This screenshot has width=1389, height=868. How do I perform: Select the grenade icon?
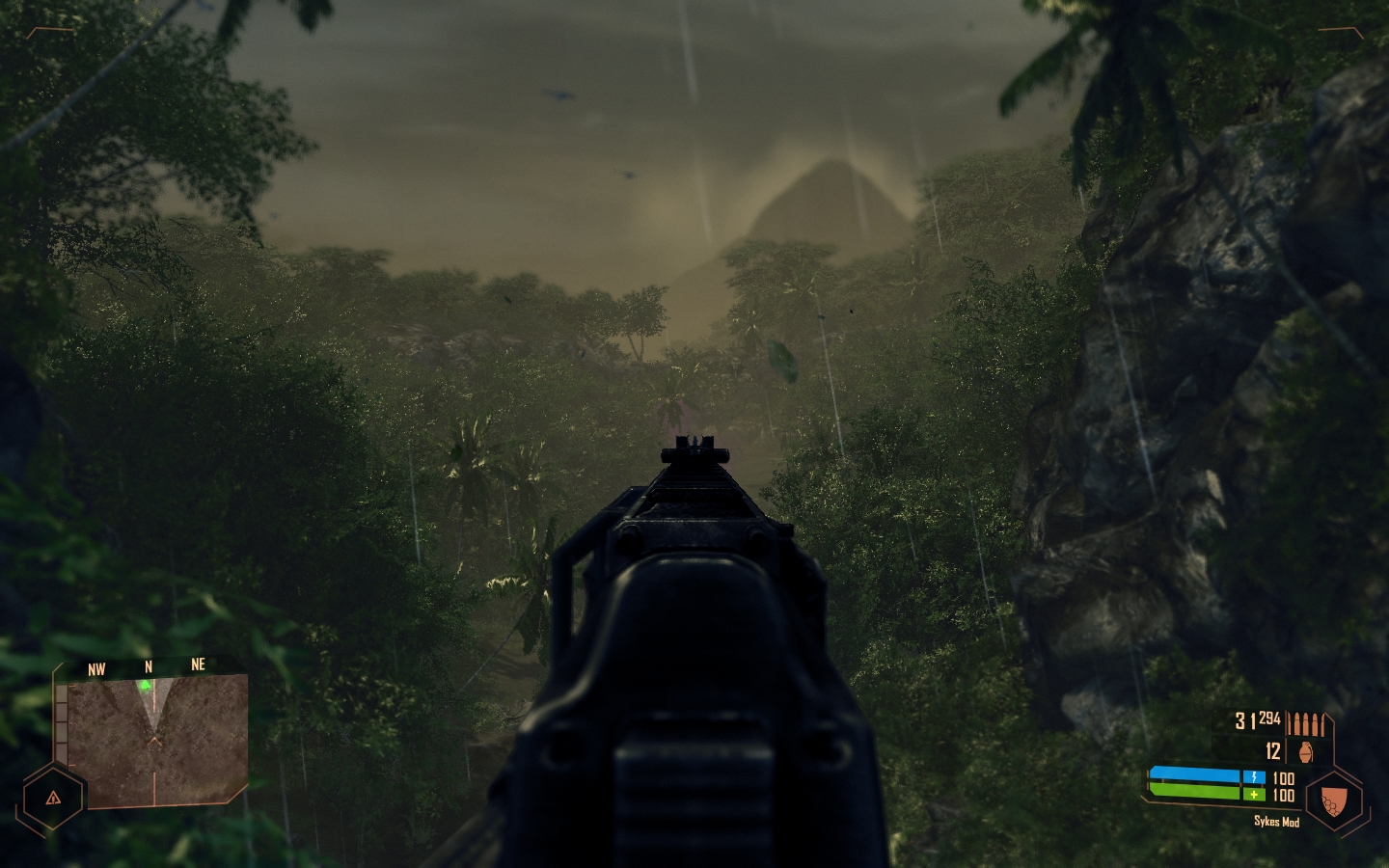(x=1305, y=751)
